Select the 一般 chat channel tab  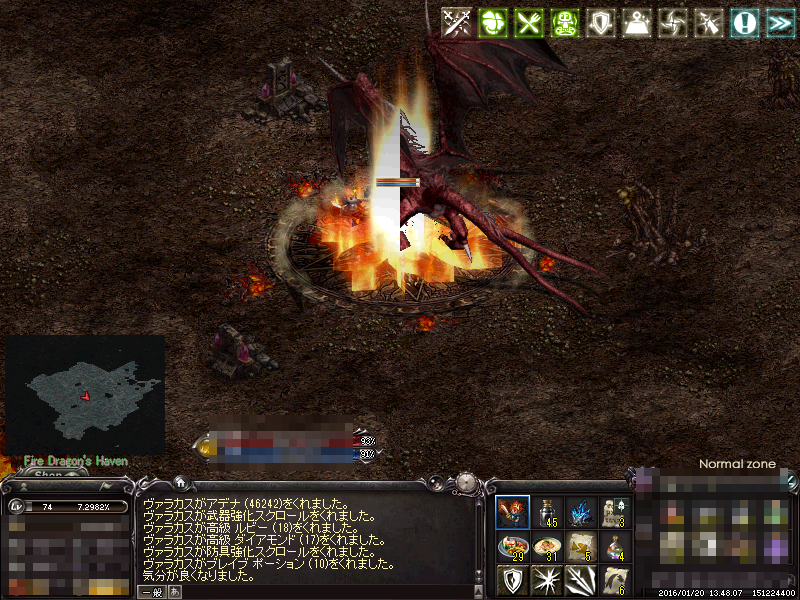[x=151, y=592]
